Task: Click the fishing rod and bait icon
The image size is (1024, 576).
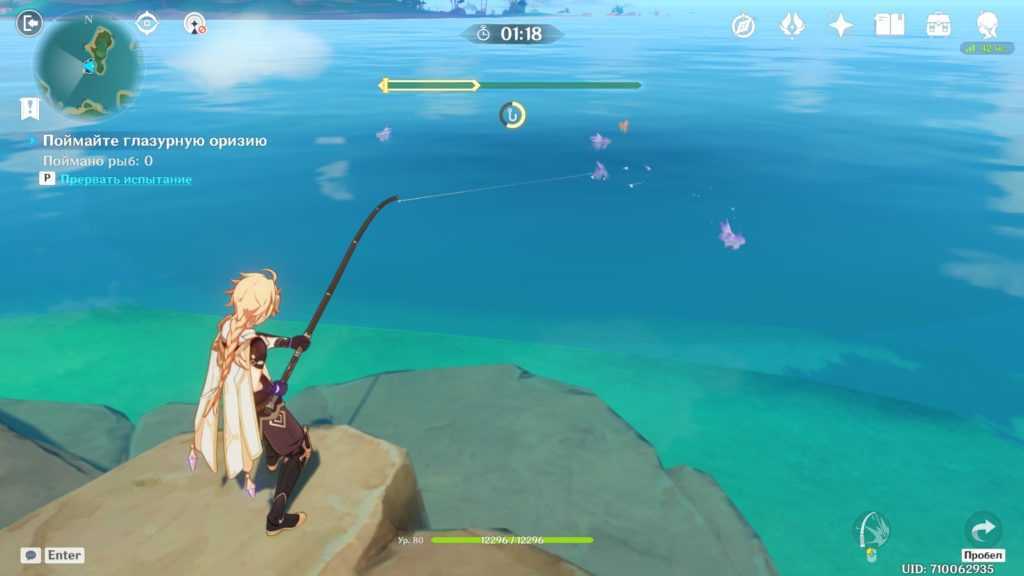Action: 871,530
